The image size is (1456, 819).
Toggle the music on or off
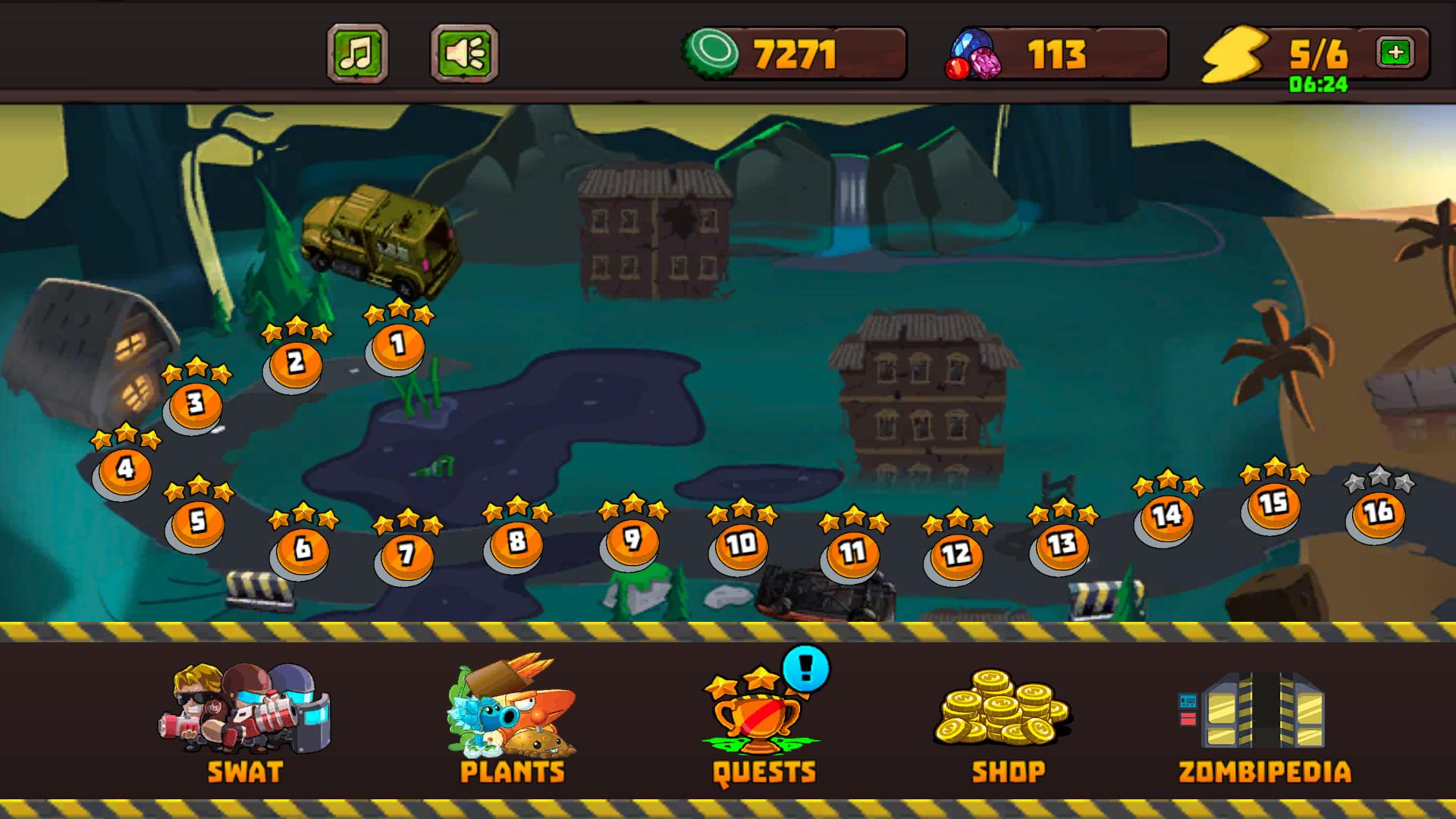356,52
